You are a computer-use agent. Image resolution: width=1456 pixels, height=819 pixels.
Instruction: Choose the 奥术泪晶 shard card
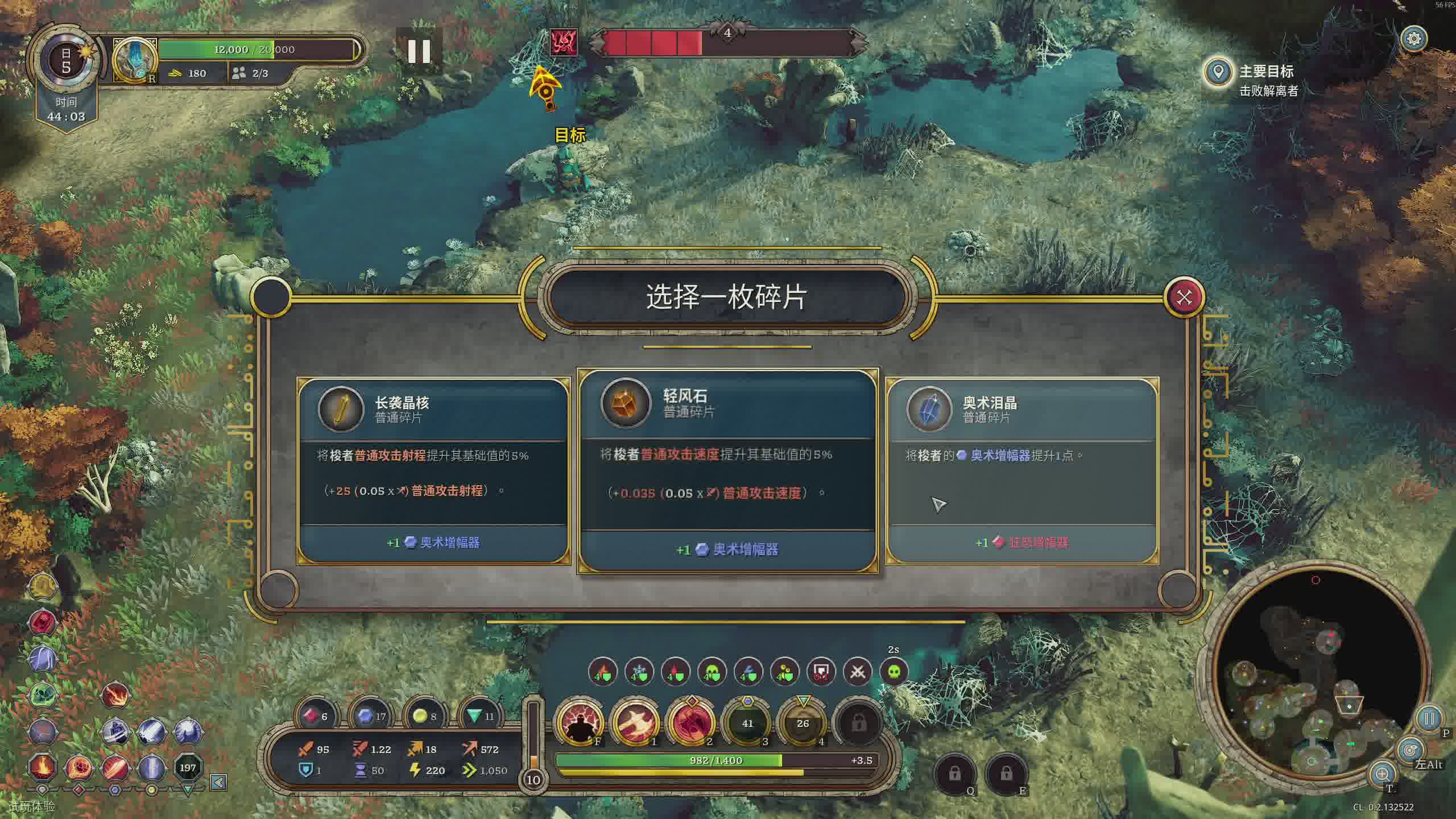(1023, 471)
